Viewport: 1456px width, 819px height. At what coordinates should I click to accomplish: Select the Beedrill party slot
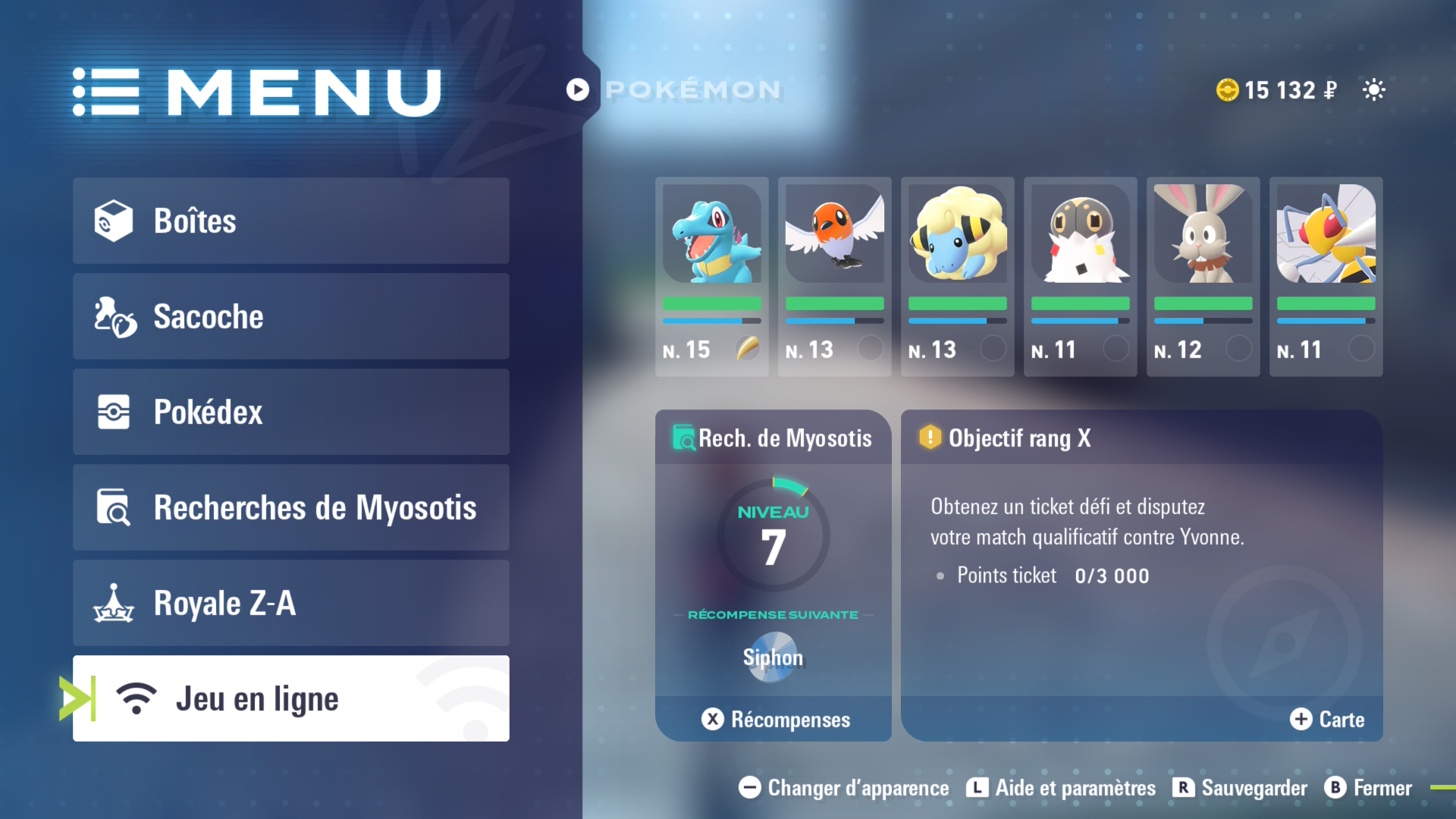(1326, 276)
